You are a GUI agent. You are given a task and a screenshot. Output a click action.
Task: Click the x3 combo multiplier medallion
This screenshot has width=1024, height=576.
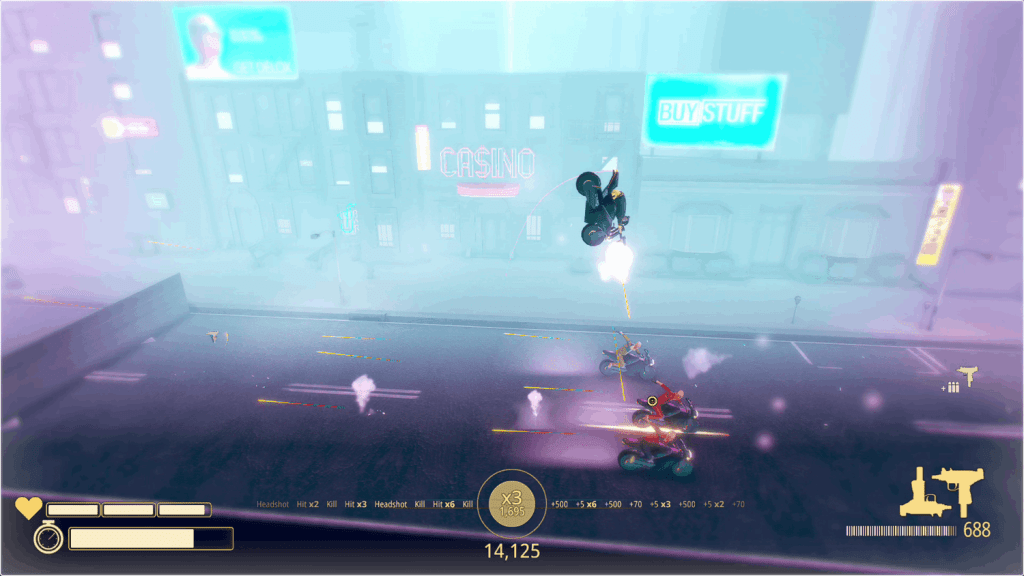512,503
